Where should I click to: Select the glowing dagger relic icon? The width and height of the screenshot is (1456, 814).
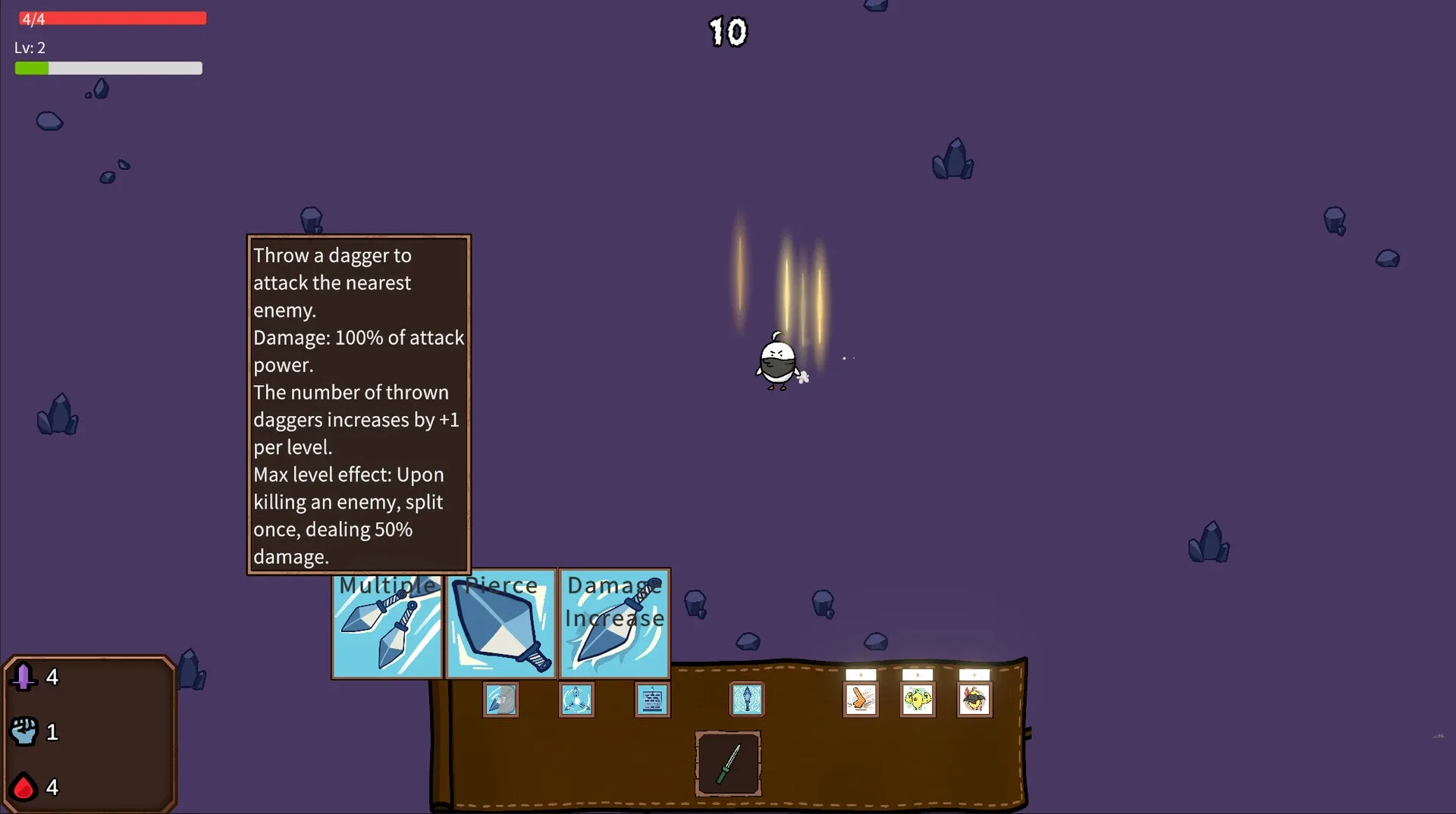[747, 700]
